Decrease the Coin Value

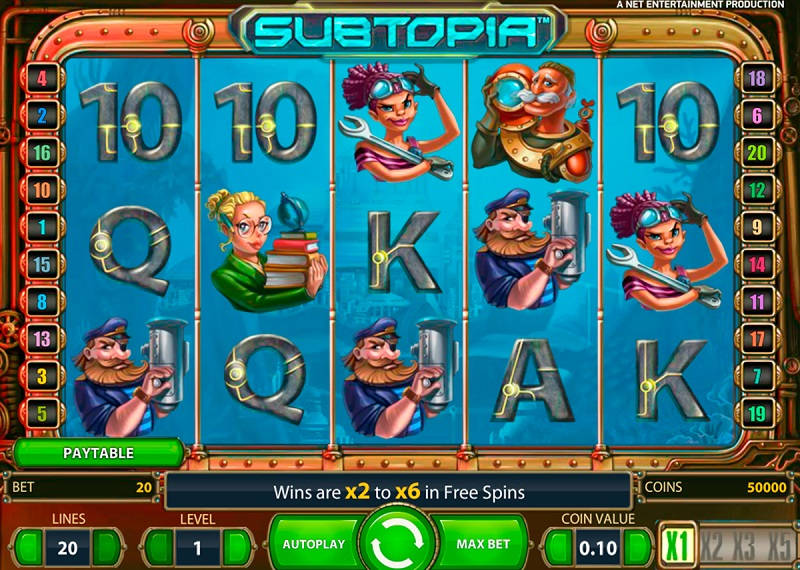coord(555,547)
